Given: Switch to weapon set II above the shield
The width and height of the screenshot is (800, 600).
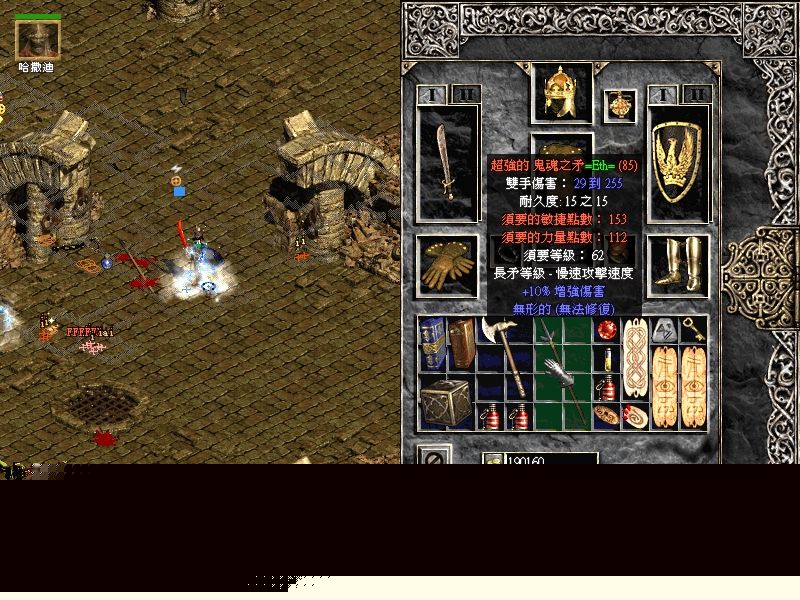Looking at the screenshot, I should (695, 95).
